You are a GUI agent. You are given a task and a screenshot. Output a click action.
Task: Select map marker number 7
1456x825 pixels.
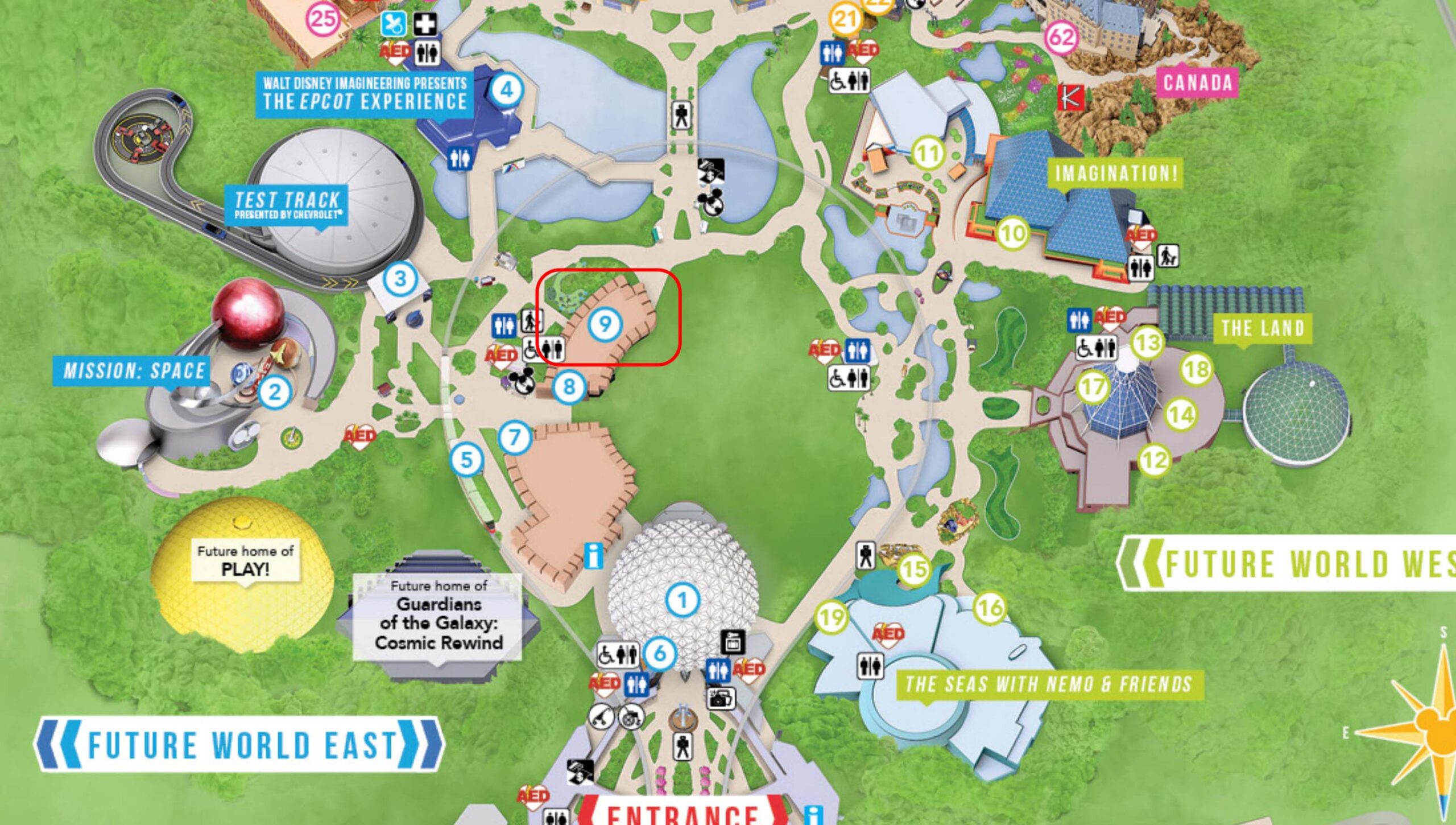click(515, 438)
